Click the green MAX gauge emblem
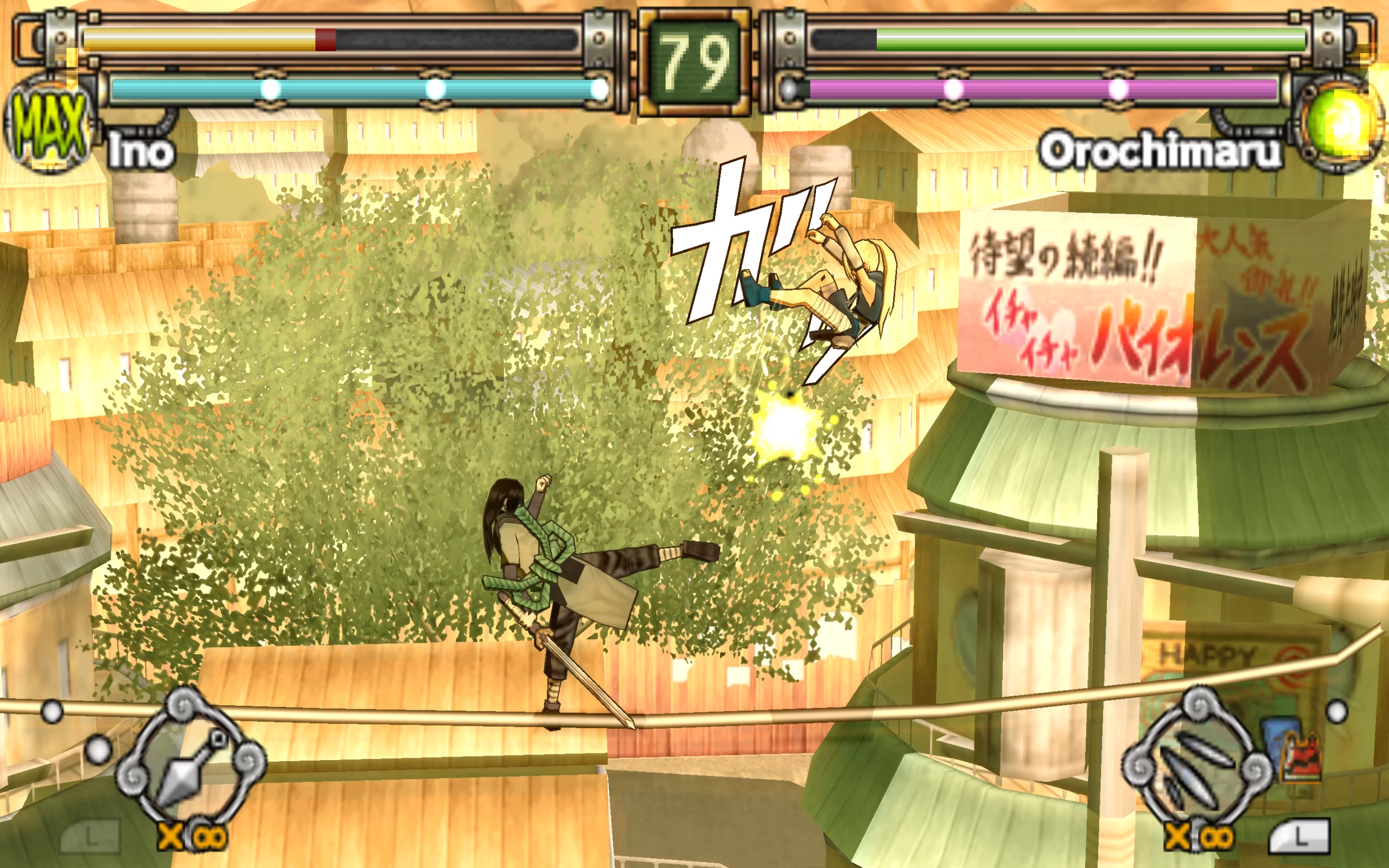Image resolution: width=1389 pixels, height=868 pixels. [x=49, y=126]
